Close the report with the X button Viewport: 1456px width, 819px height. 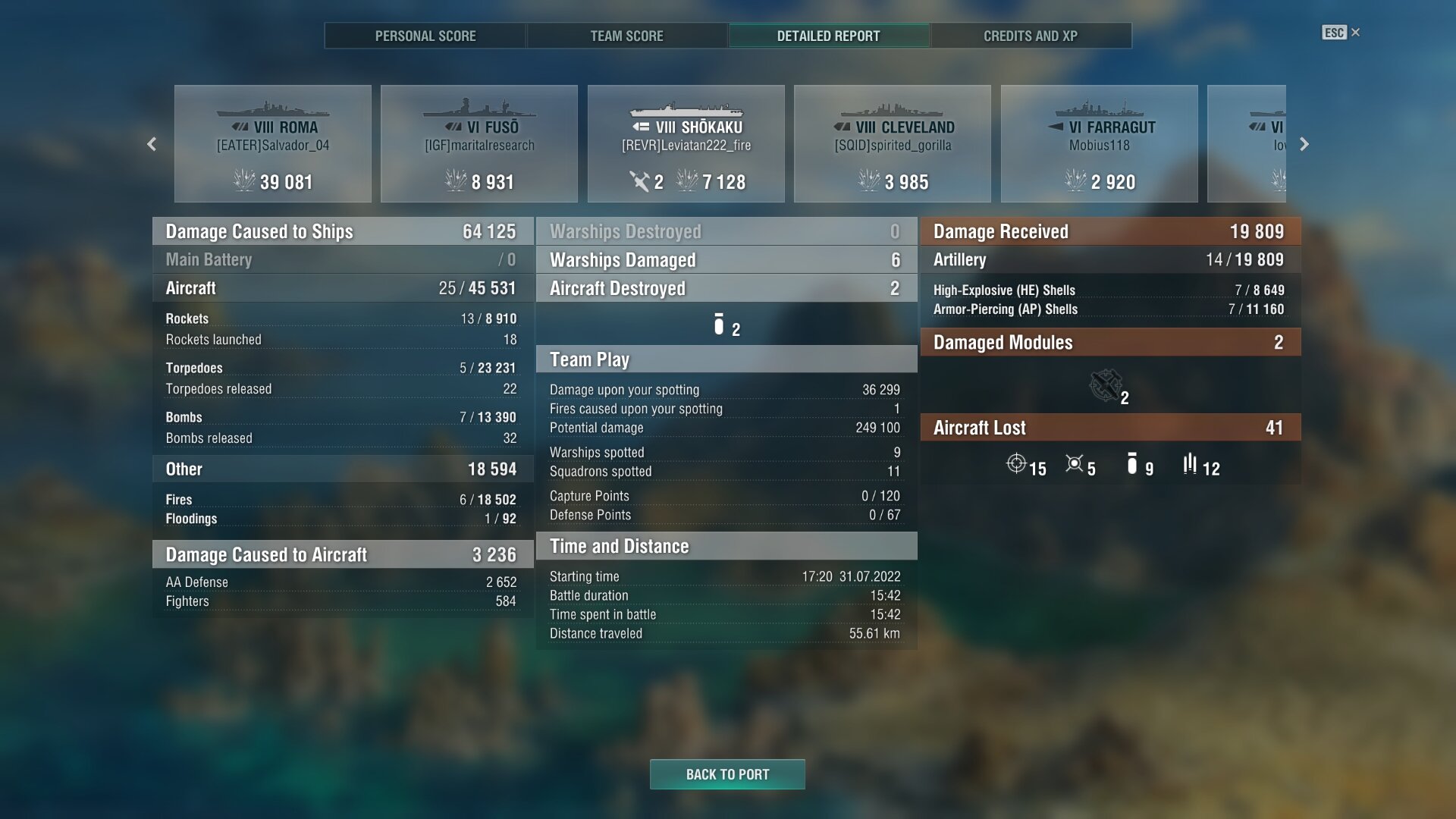pyautogui.click(x=1355, y=33)
